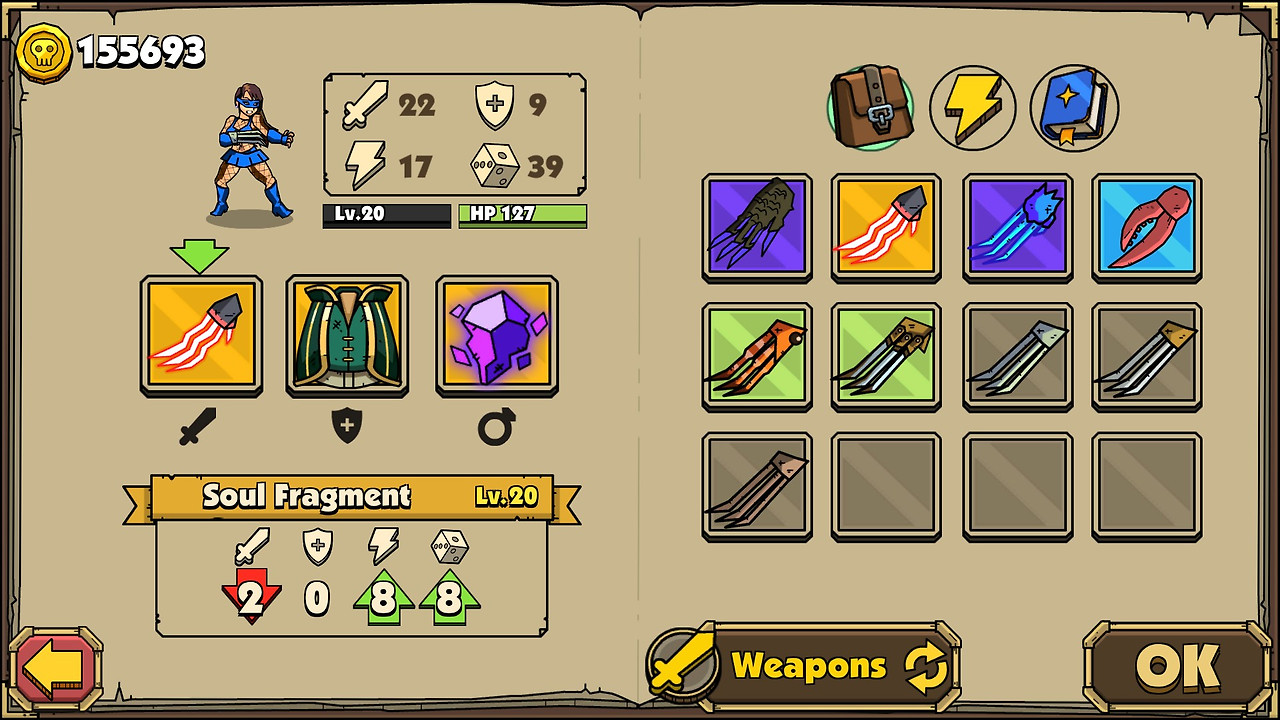
Task: Click the Weapons category label
Action: 810,665
